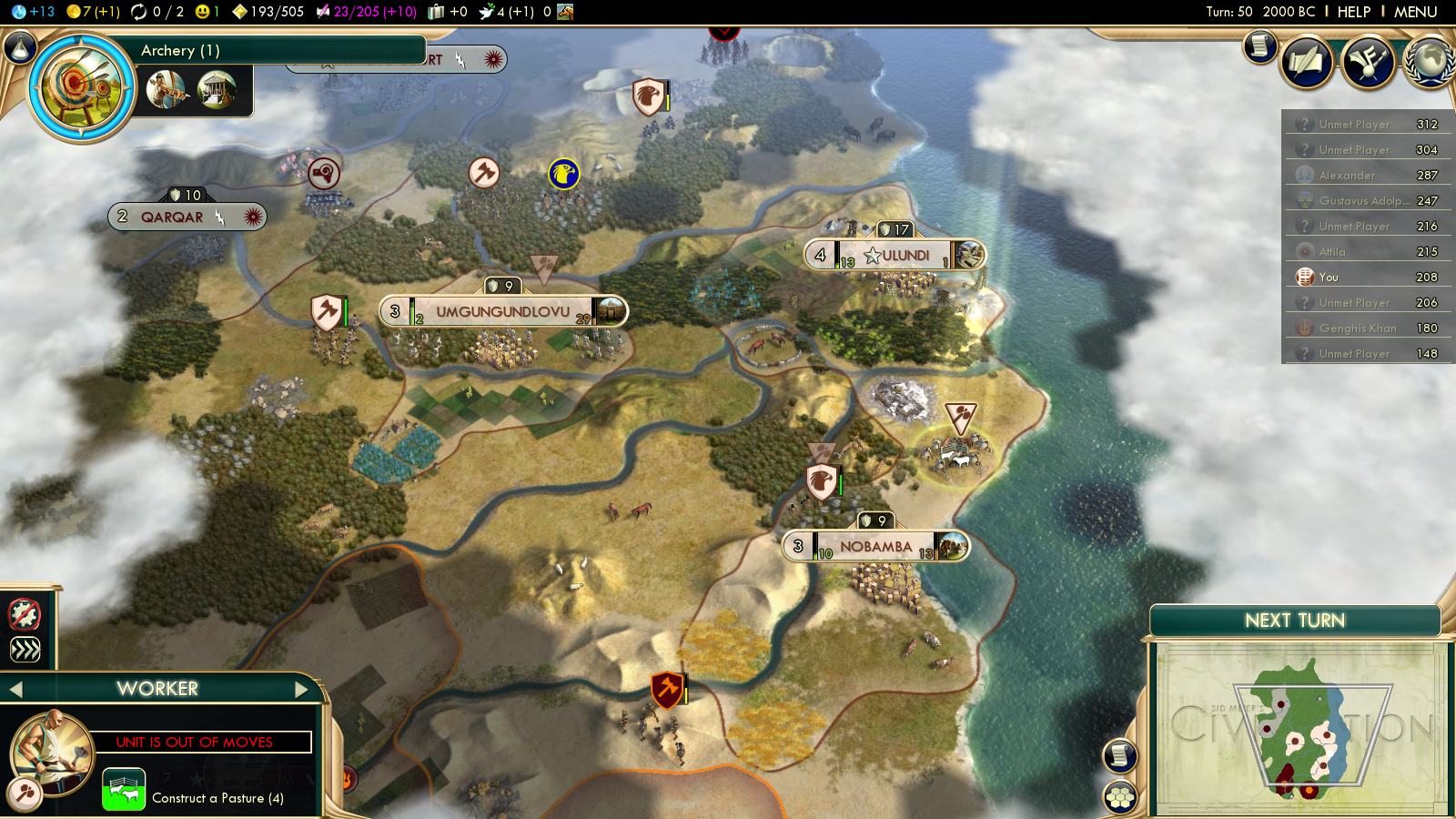Click the crossed-out gear unit button
The height and width of the screenshot is (819, 1456).
point(25,615)
